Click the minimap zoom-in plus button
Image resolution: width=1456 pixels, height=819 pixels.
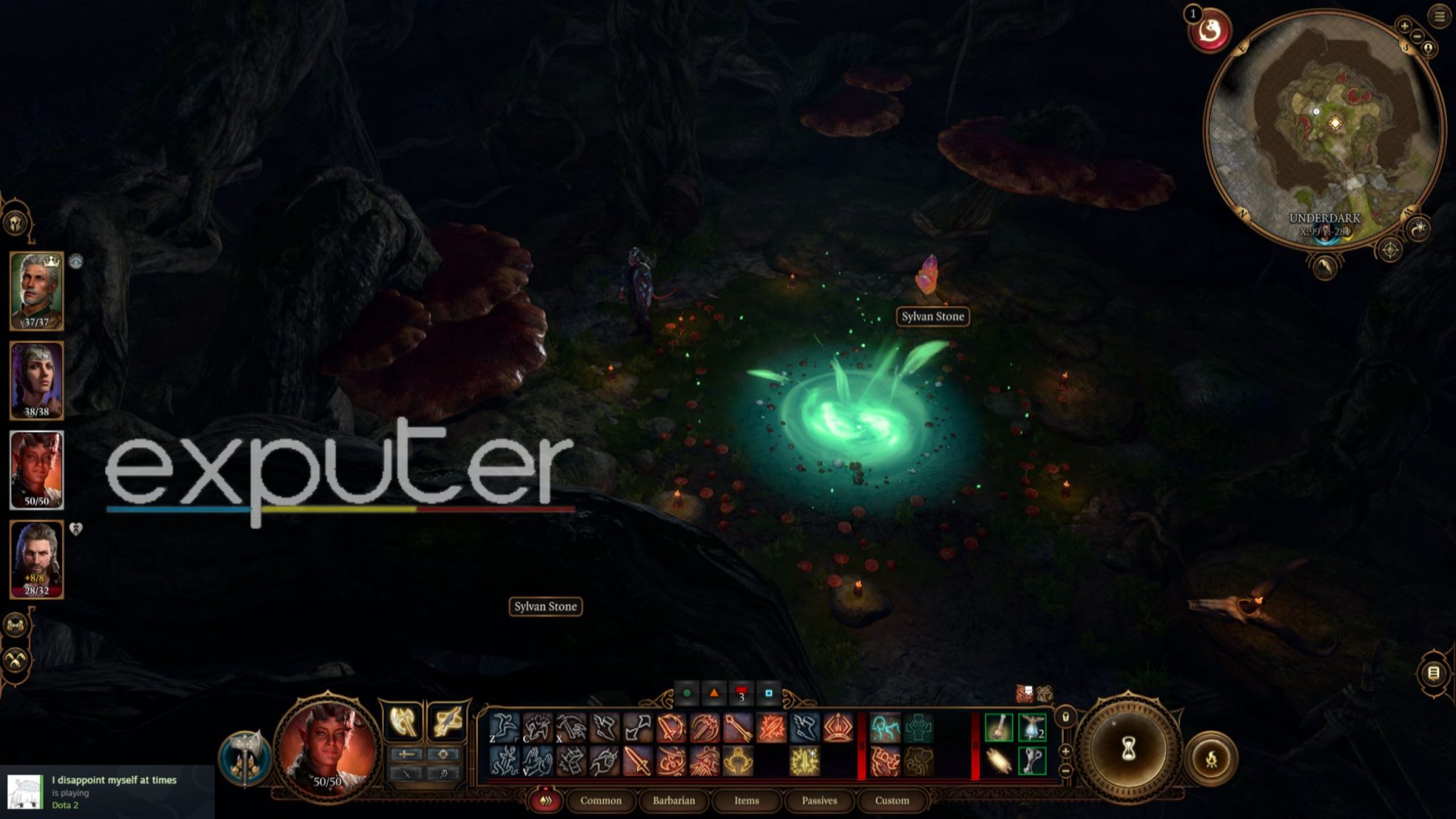coord(1405,26)
